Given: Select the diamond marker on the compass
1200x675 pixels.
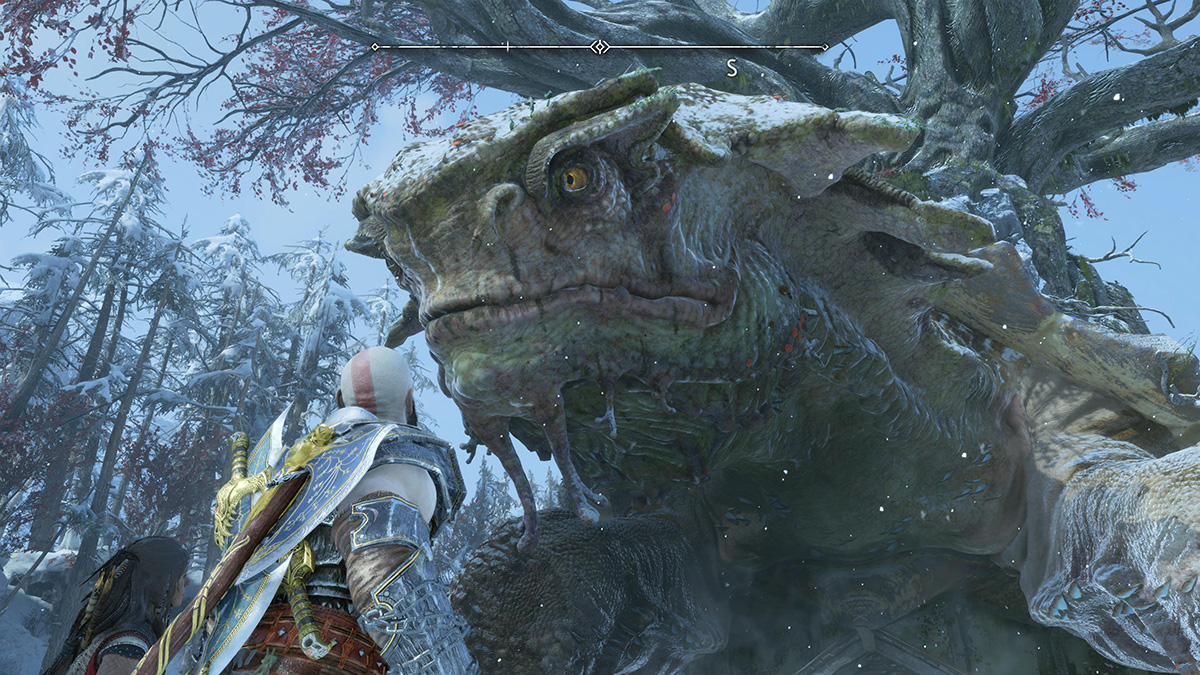Looking at the screenshot, I should point(599,47).
